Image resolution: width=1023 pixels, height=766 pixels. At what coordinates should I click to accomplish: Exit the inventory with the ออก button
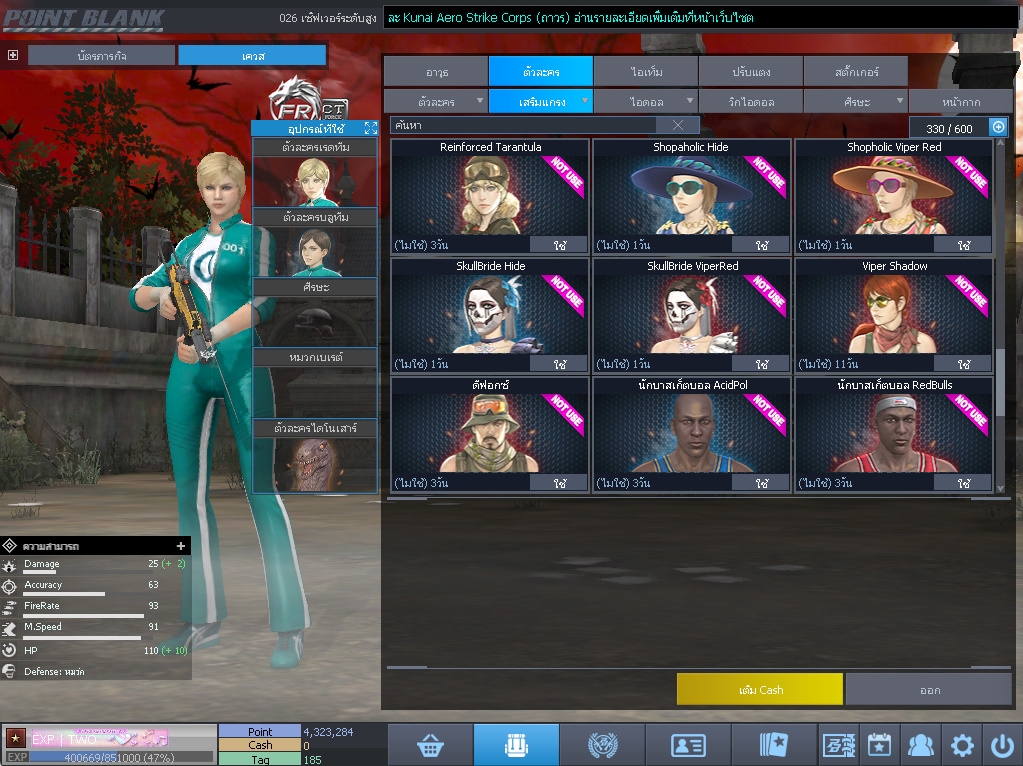click(x=928, y=689)
